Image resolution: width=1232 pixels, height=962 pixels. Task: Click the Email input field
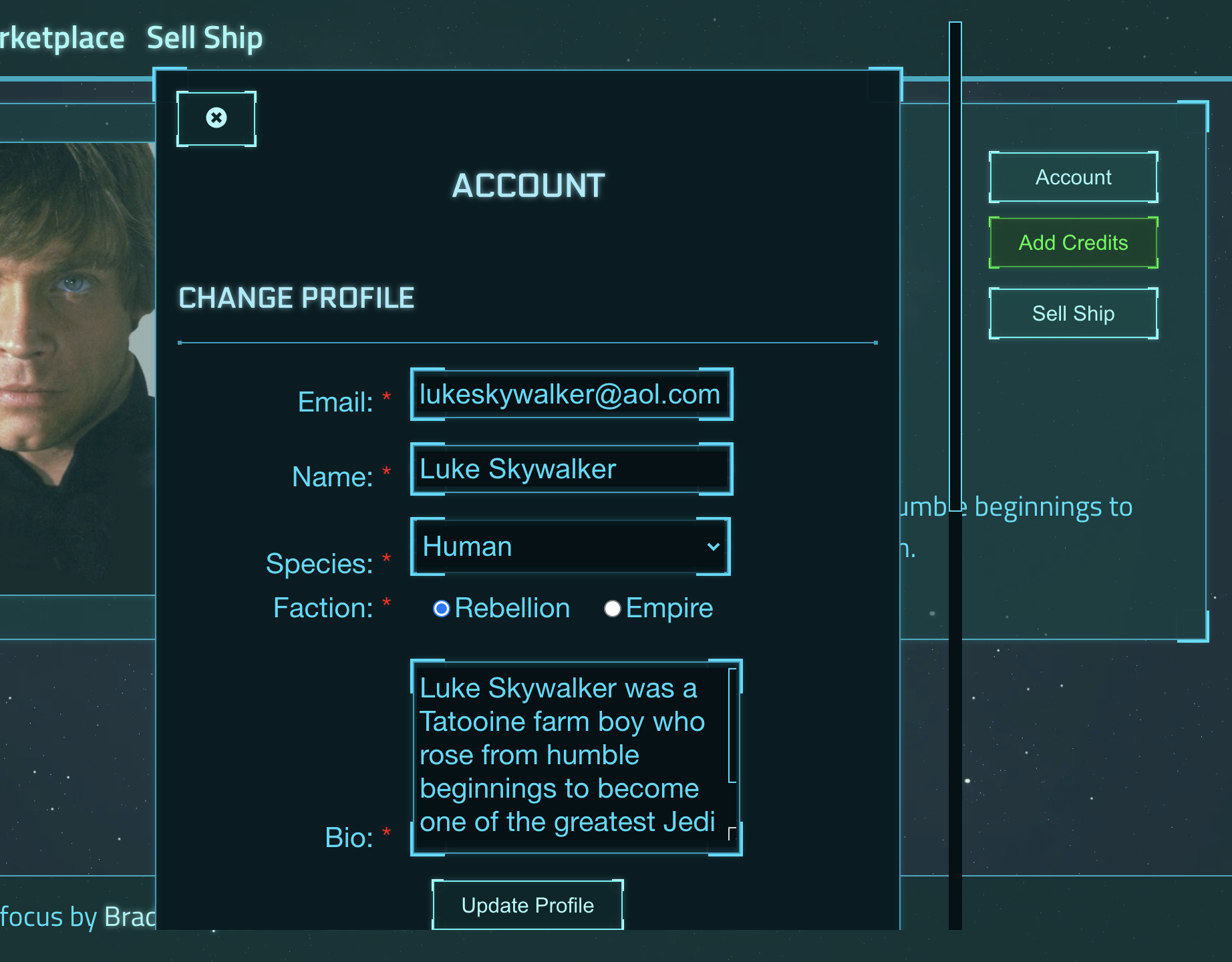570,395
